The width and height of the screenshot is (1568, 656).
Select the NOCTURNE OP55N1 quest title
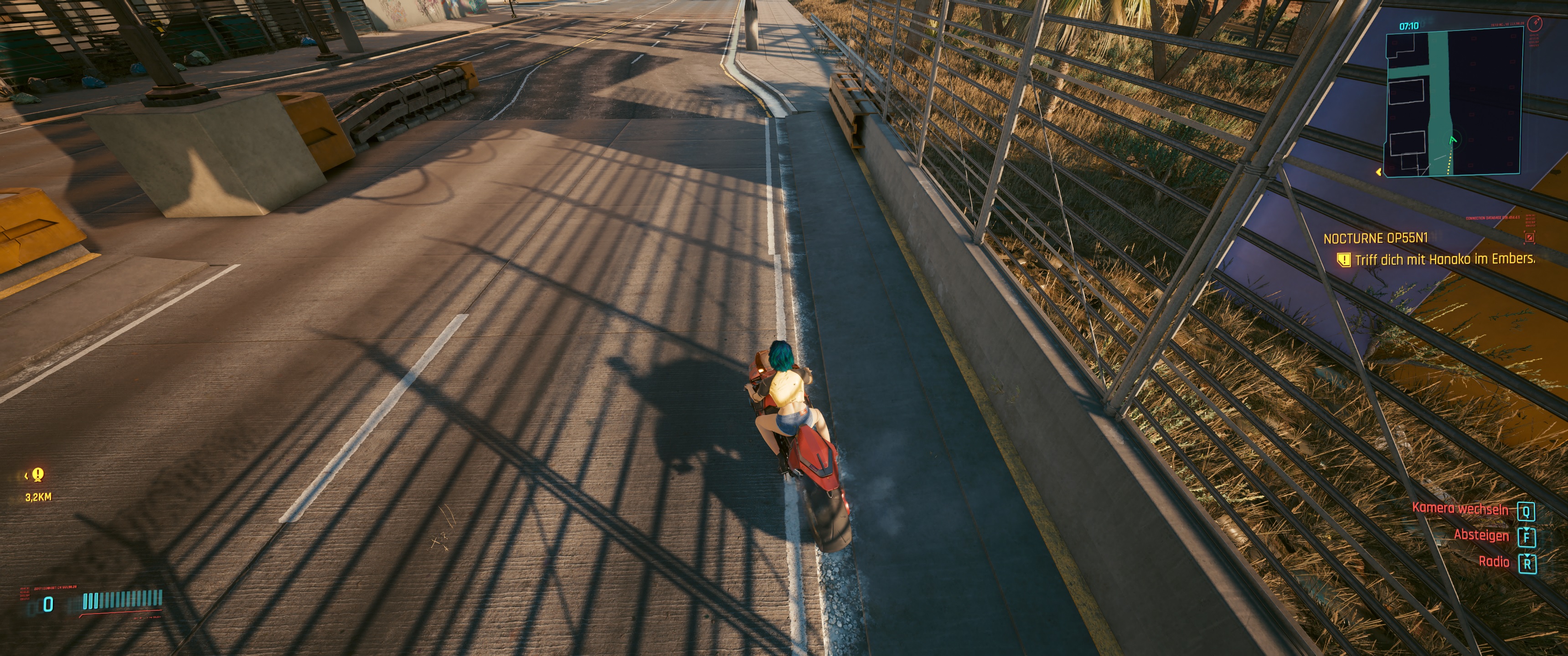[1376, 239]
